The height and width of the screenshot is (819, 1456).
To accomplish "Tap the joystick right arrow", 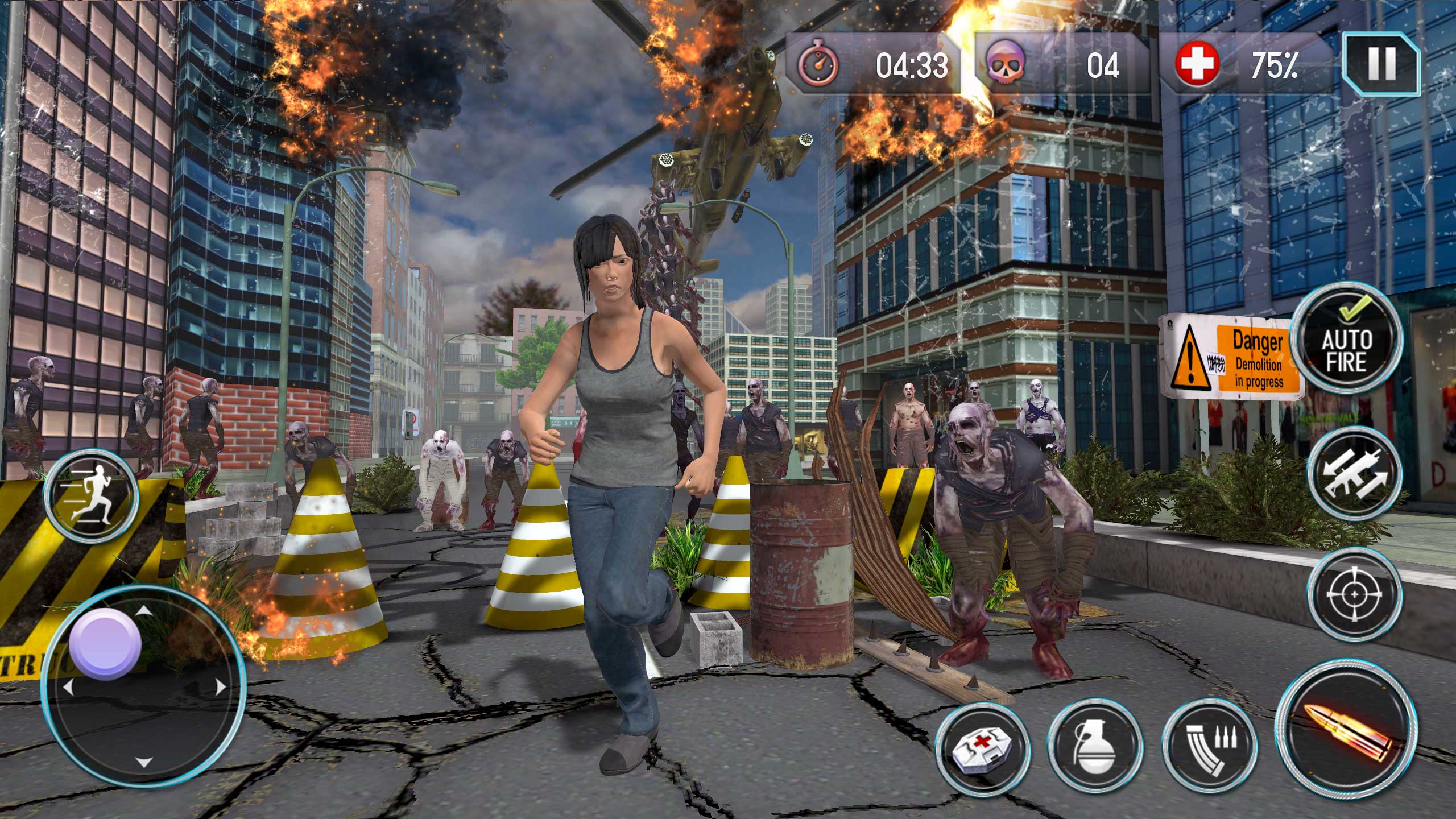I will click(220, 686).
